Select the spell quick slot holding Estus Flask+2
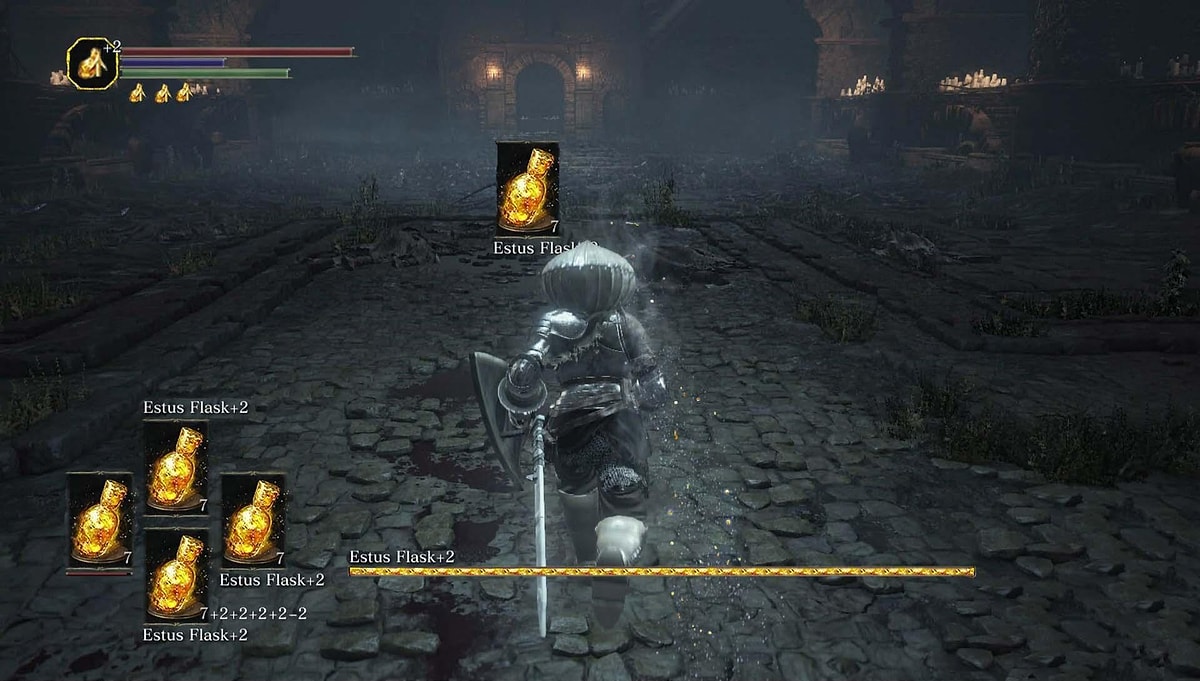Image resolution: width=1200 pixels, height=681 pixels. (175, 467)
